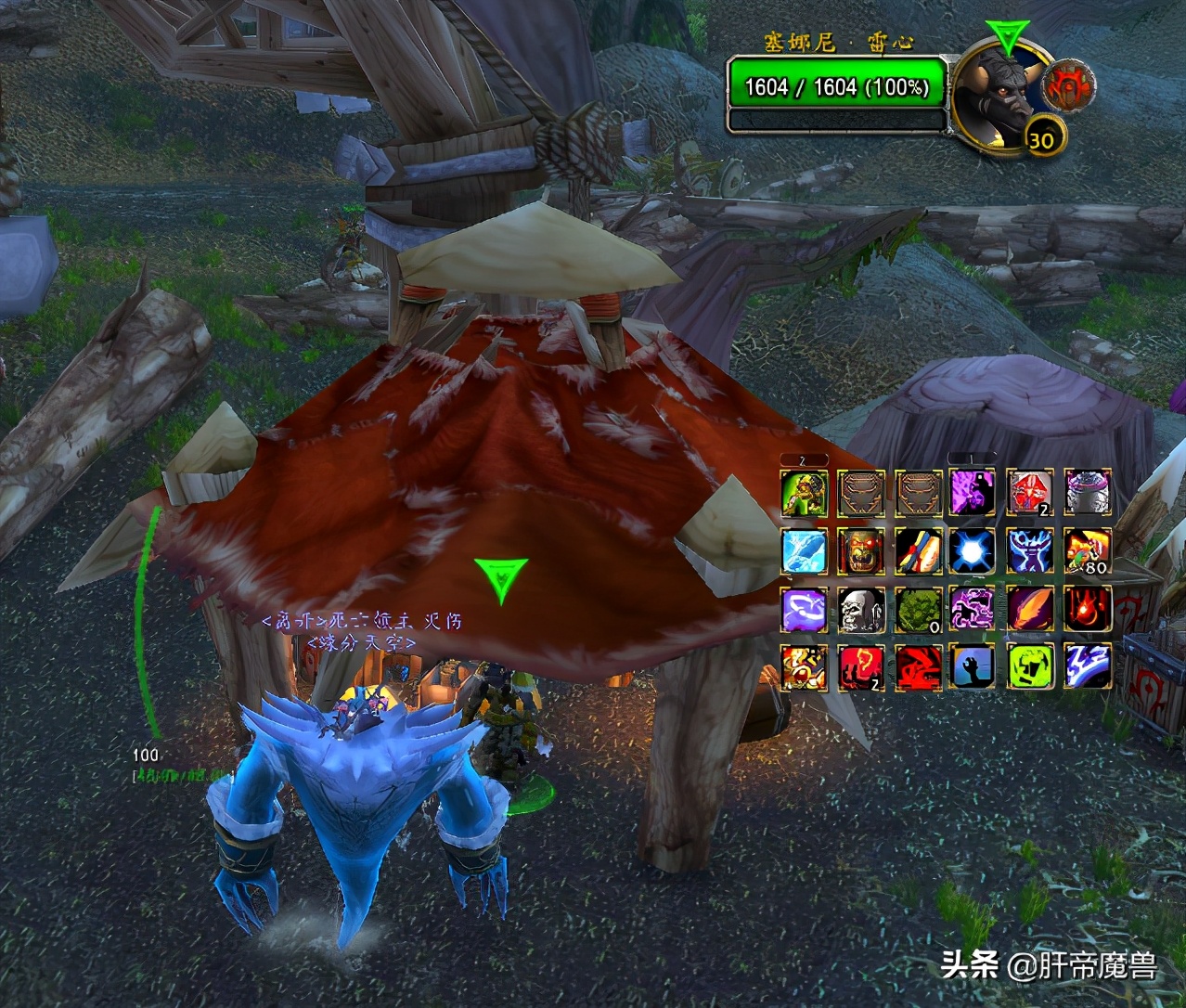Activate the red-eyed orc face ability
1186x1008 pixels.
click(860, 550)
